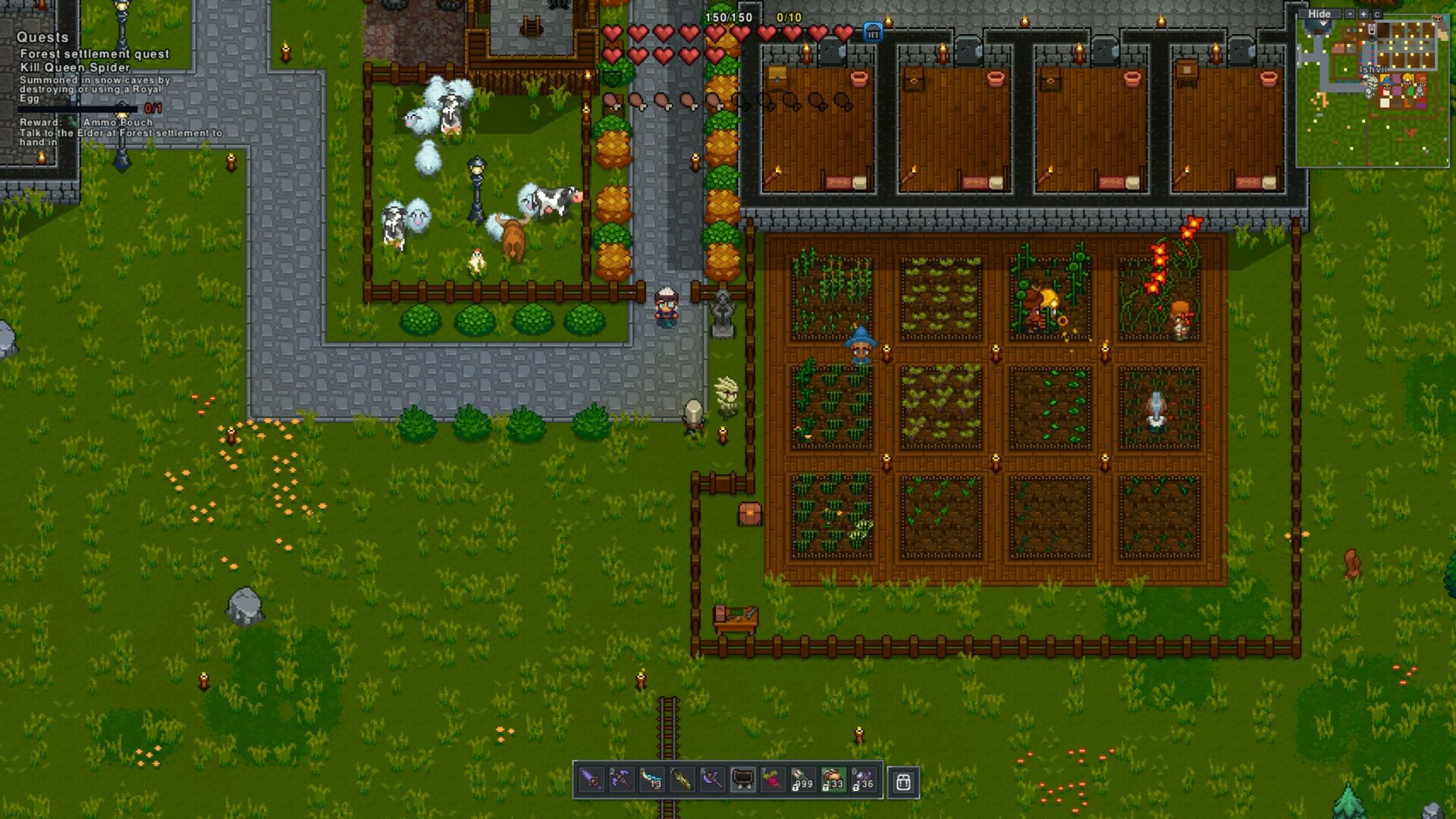Equip the purple axe hotbar slot
Image resolution: width=1456 pixels, height=819 pixels.
pyautogui.click(x=712, y=780)
